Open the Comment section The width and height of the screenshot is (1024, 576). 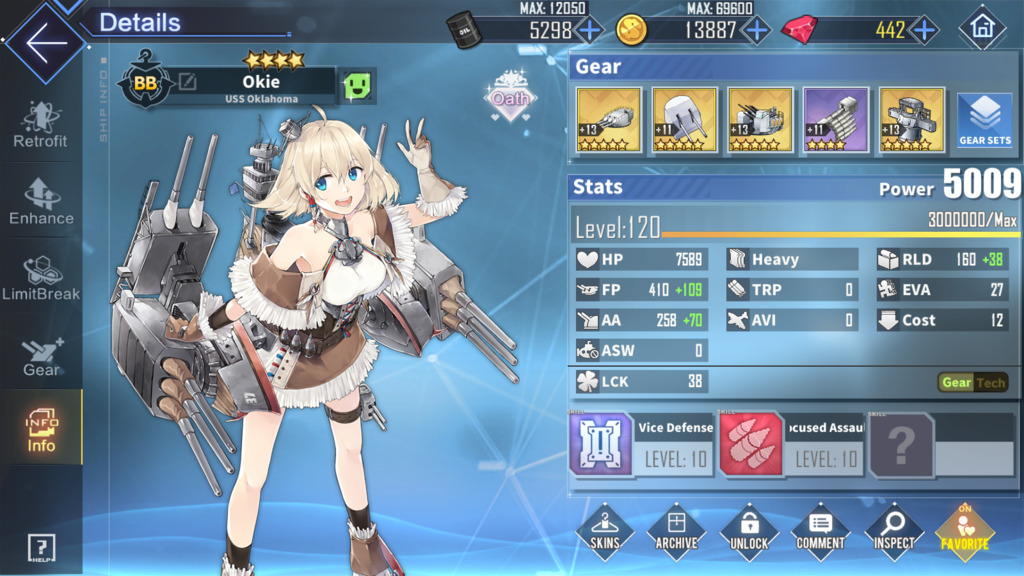tap(820, 531)
